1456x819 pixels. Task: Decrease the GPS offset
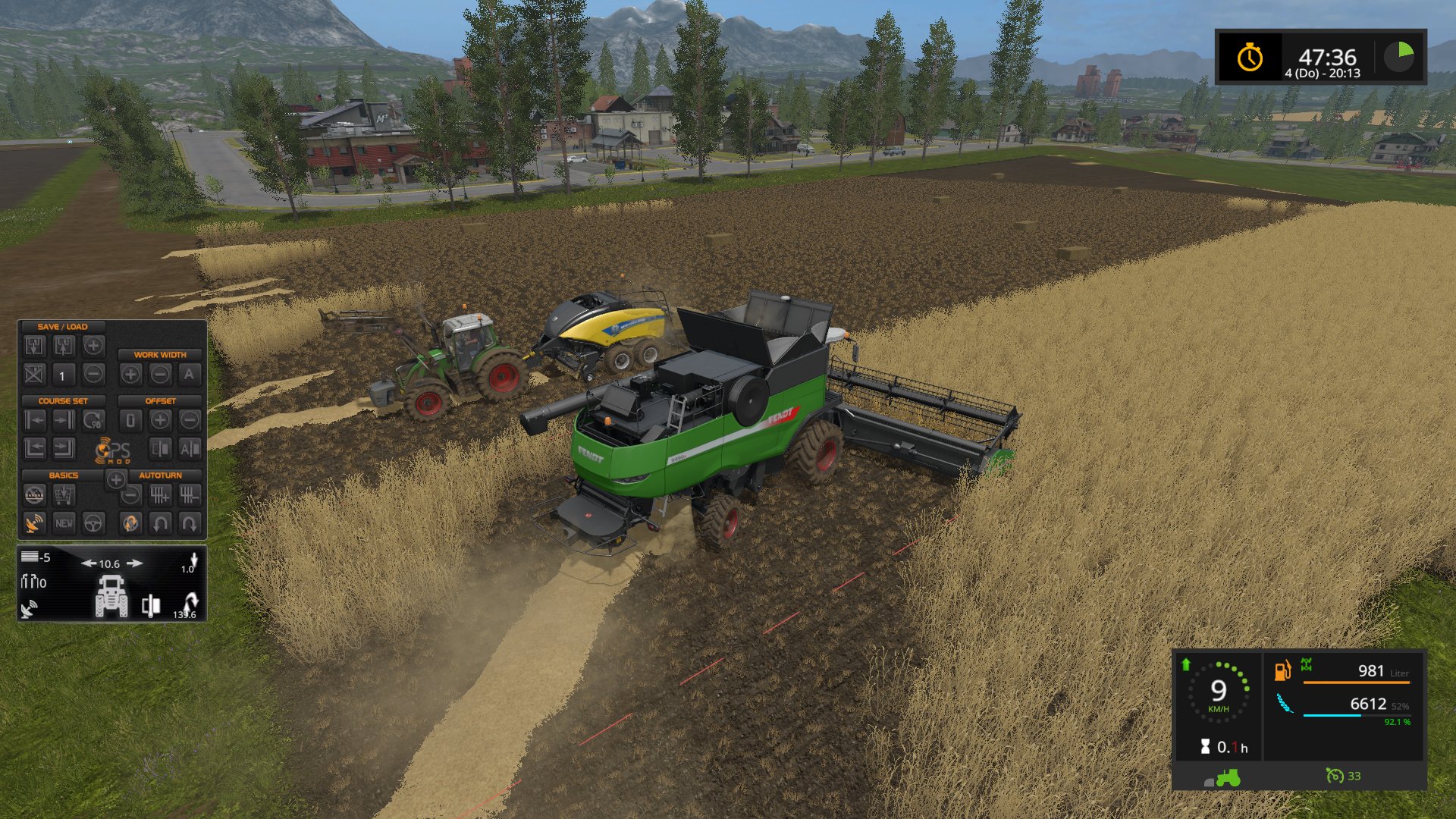tap(190, 420)
